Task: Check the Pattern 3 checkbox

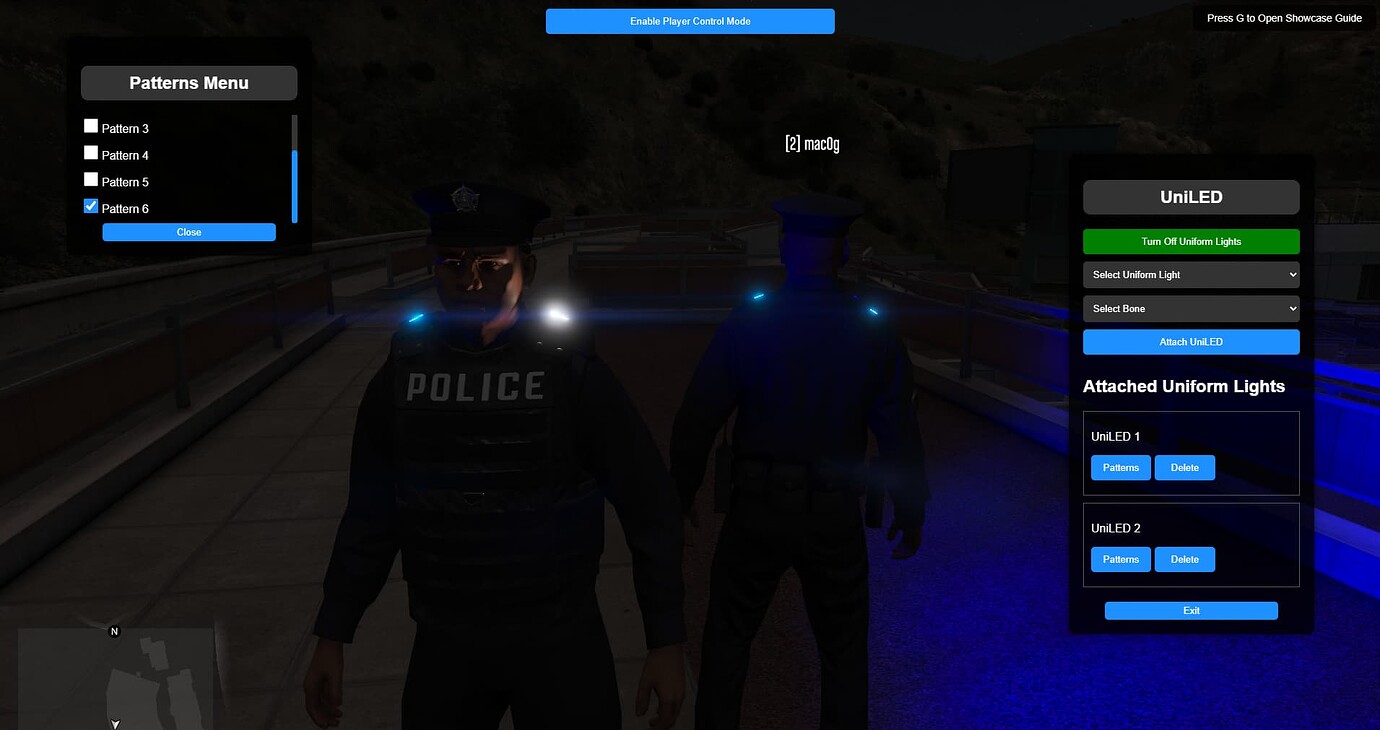Action: (x=90, y=126)
